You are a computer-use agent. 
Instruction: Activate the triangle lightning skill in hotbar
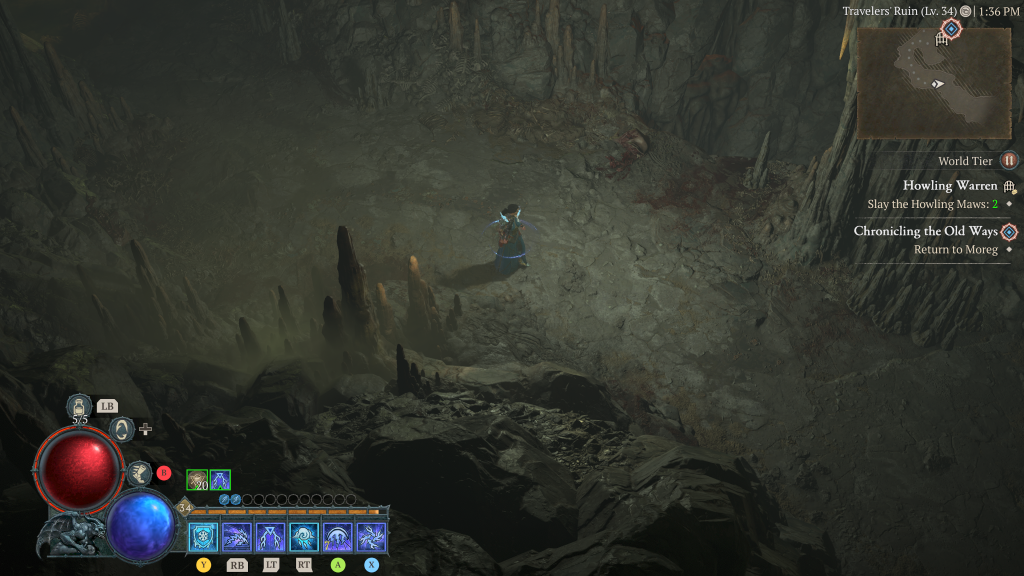[271, 537]
